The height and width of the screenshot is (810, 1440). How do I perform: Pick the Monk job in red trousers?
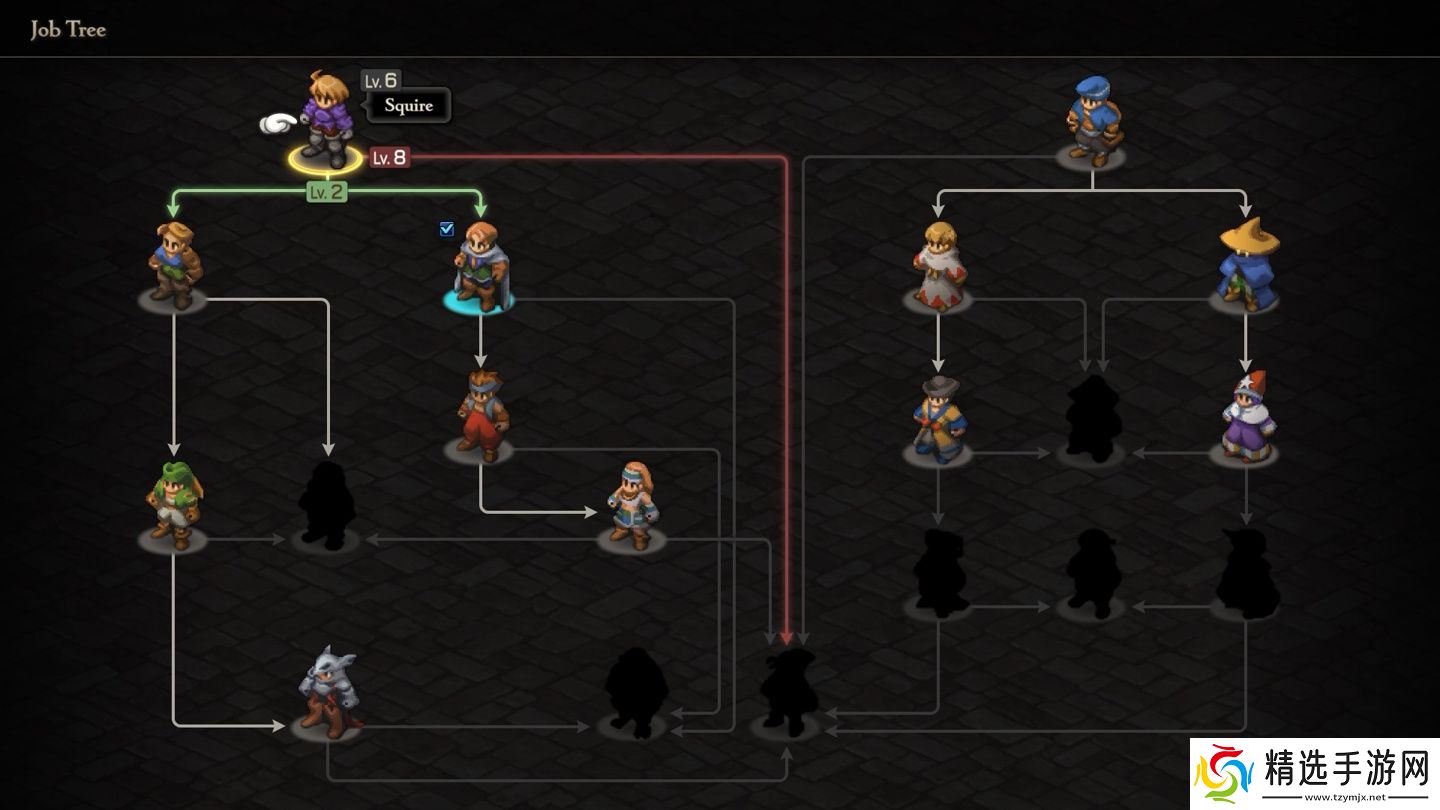point(481,415)
